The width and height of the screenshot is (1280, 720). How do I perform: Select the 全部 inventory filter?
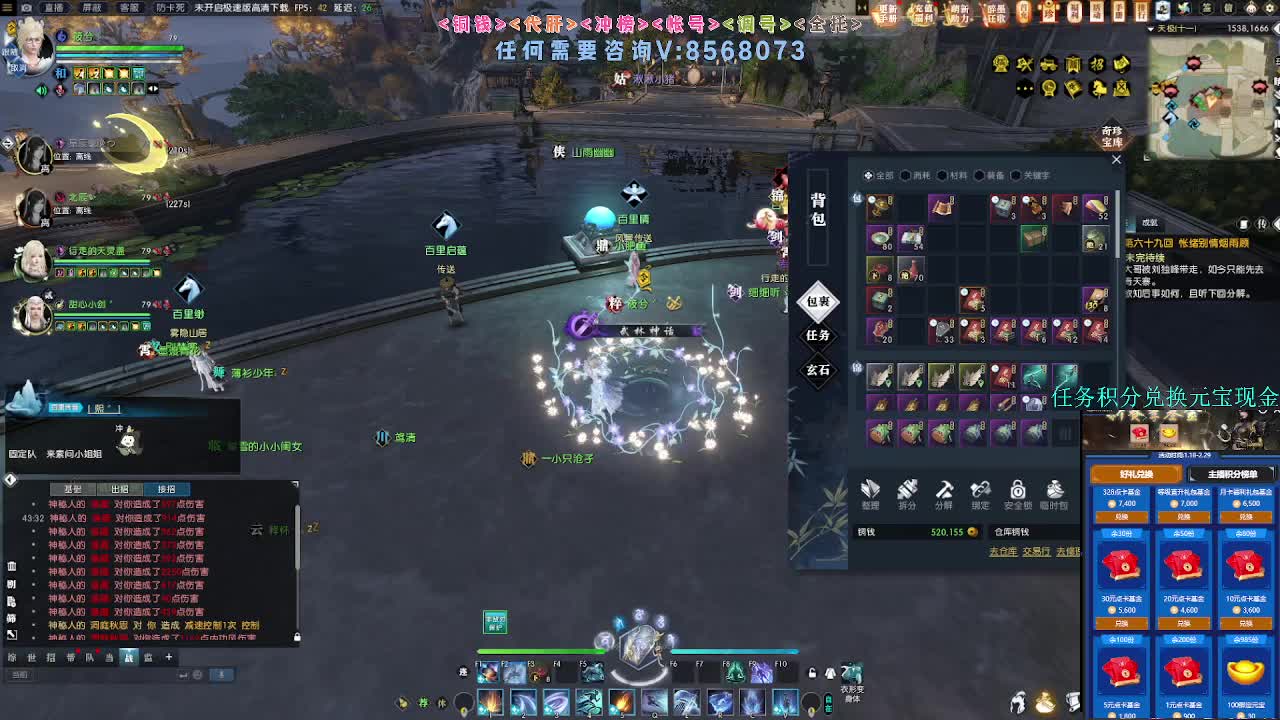[x=878, y=175]
